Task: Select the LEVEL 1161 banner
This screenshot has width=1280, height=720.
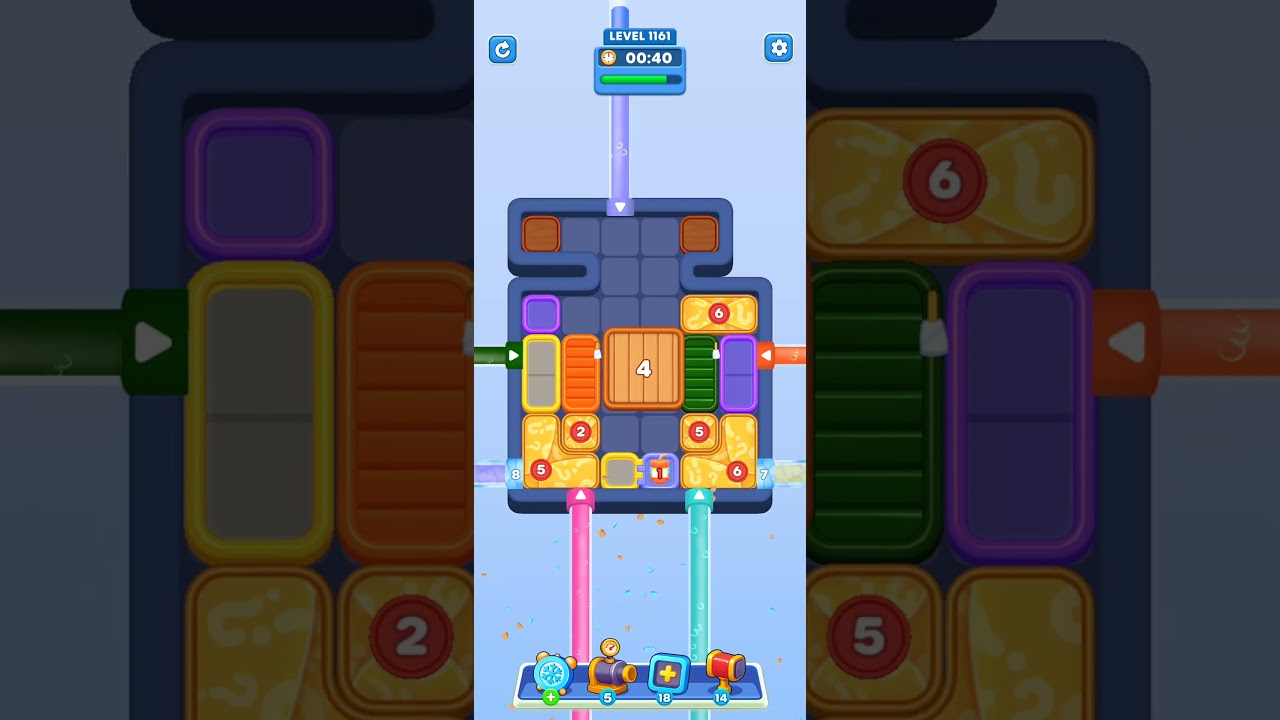Action: [x=639, y=34]
